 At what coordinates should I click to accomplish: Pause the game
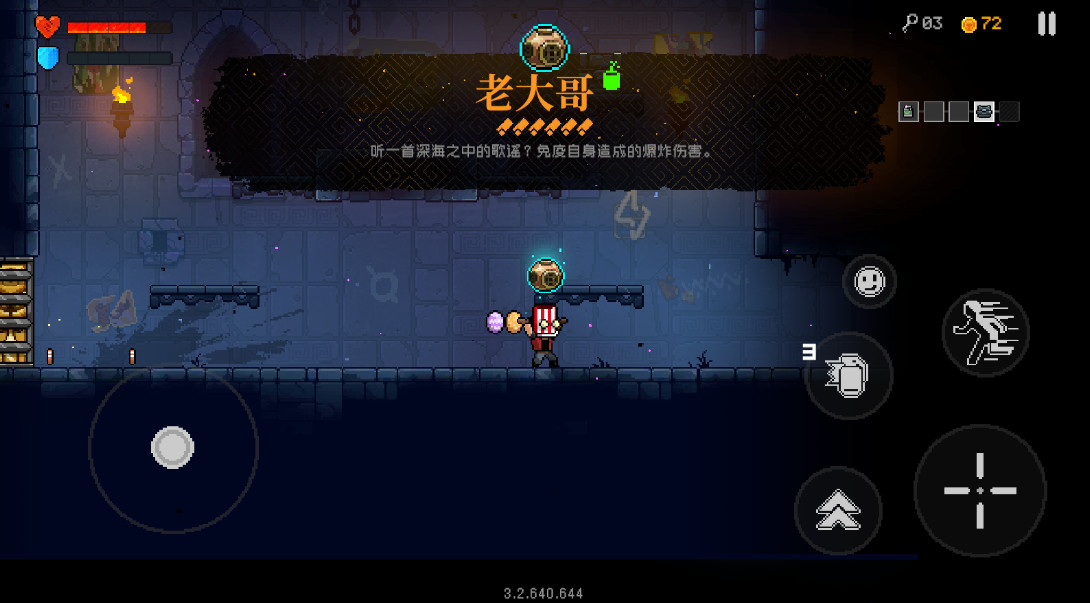tap(1046, 24)
